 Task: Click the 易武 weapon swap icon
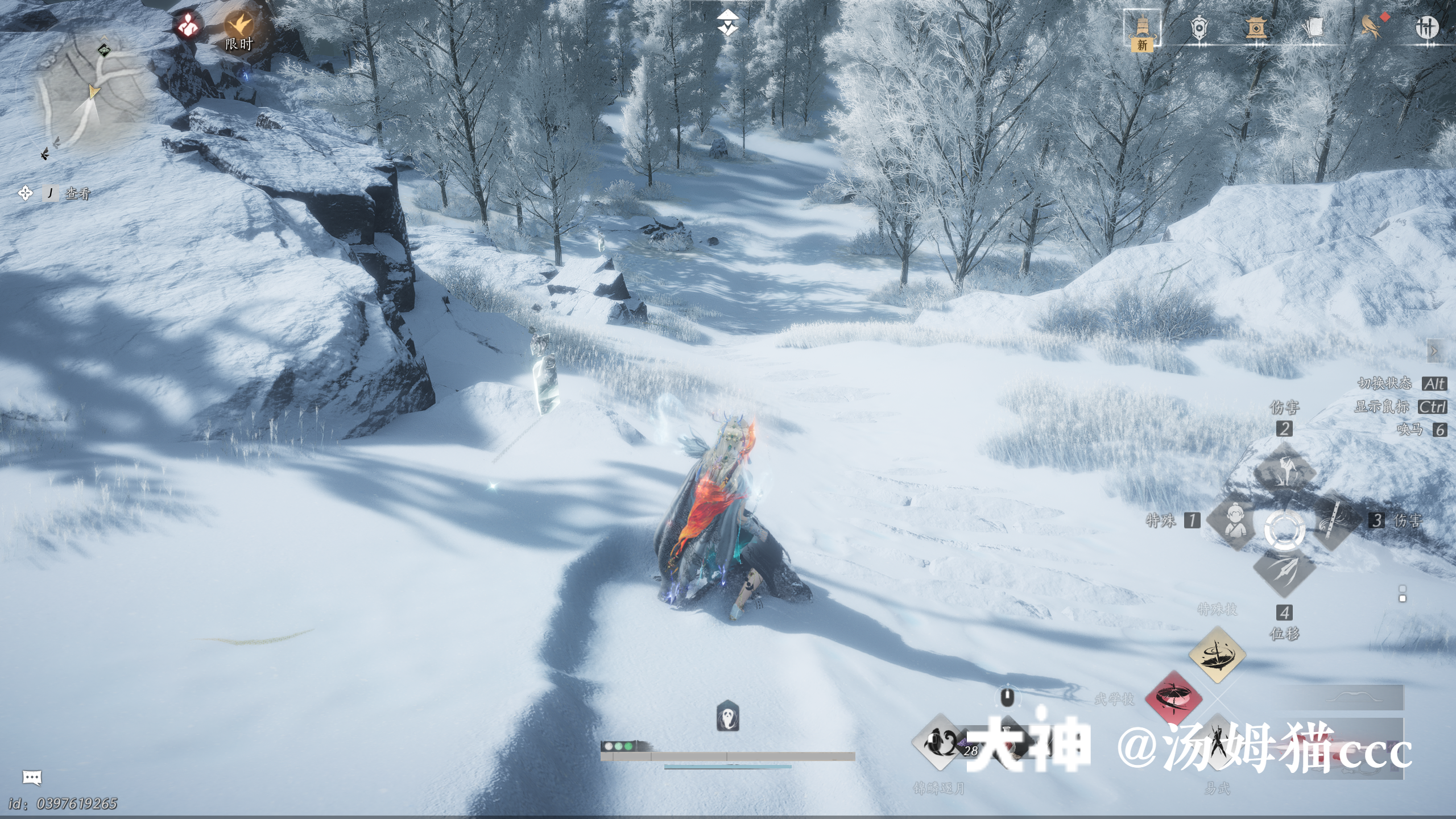[1217, 742]
